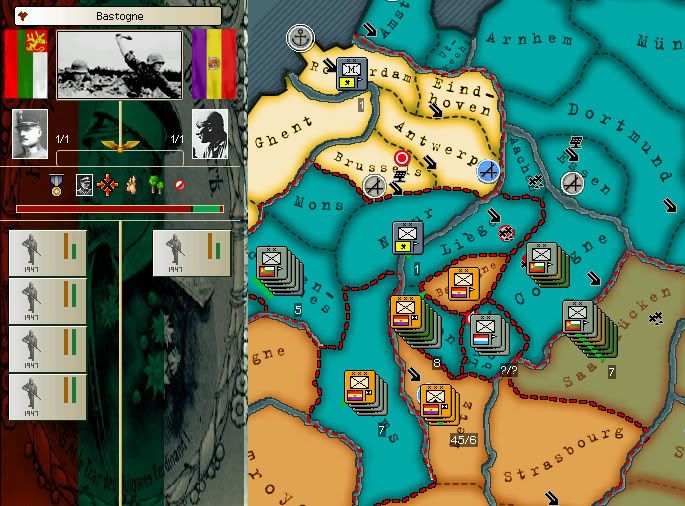Select the lone defending infantry division row
Screen dimensions: 685x506
(x=191, y=252)
